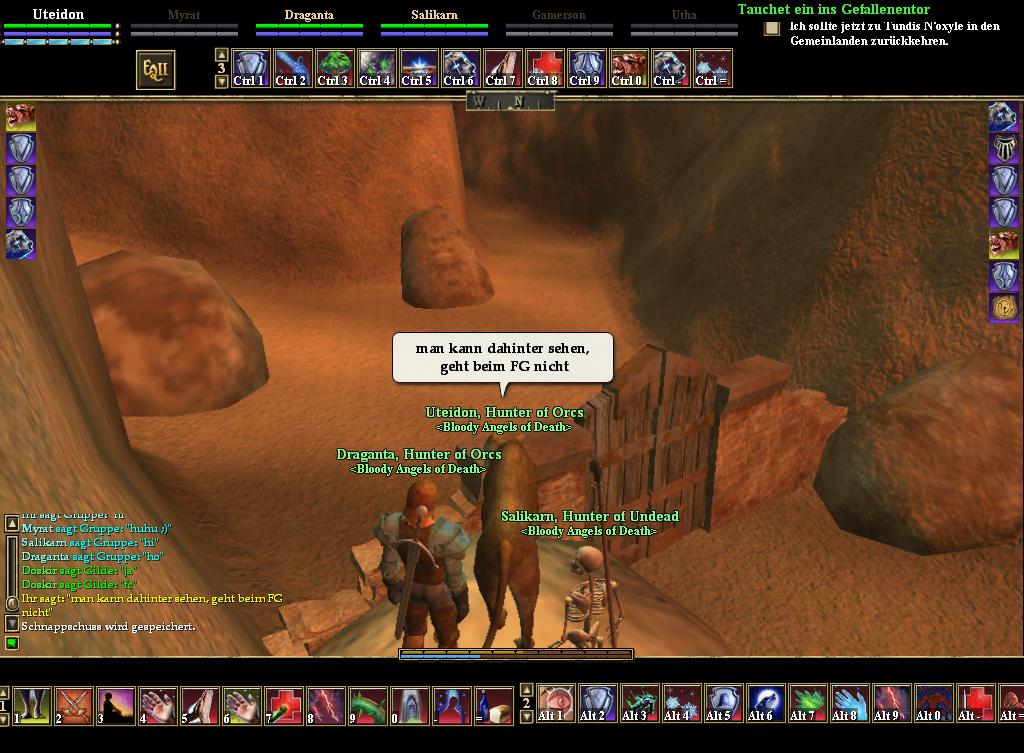Use the bottle item in the = slot
1024x753 pixels.
click(494, 705)
